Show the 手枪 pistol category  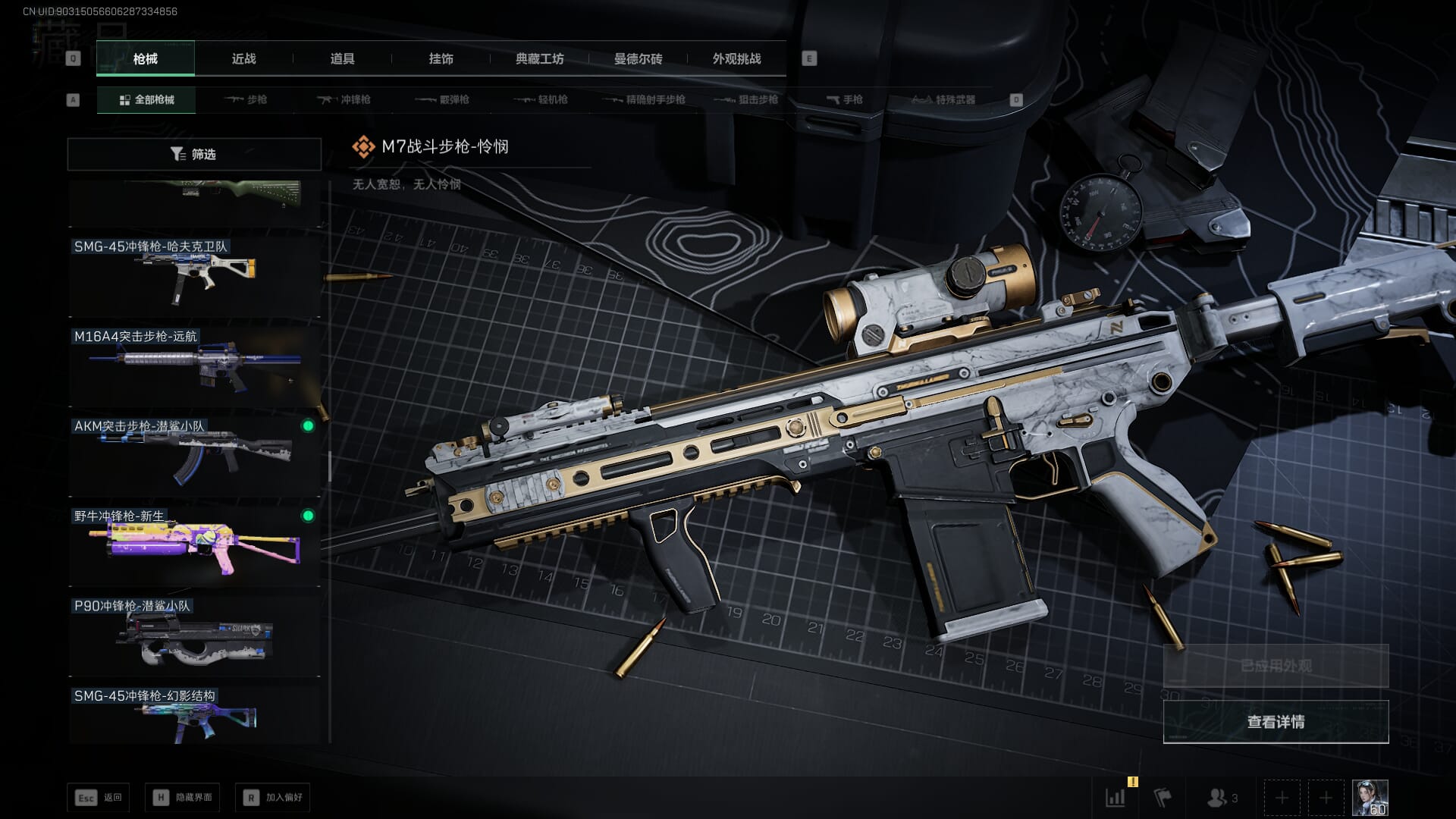845,99
